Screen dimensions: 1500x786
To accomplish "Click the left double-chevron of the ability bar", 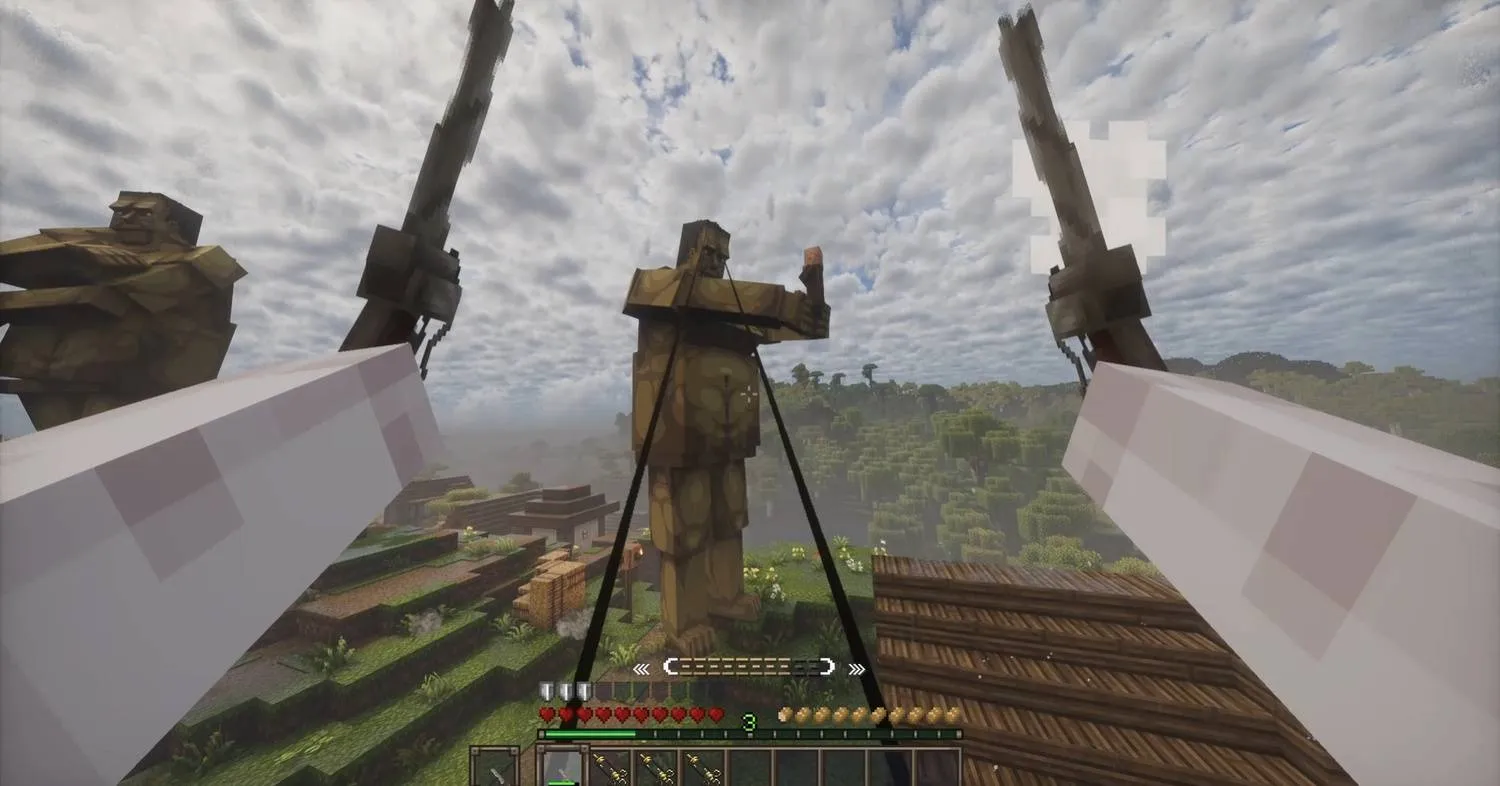I will 641,668.
